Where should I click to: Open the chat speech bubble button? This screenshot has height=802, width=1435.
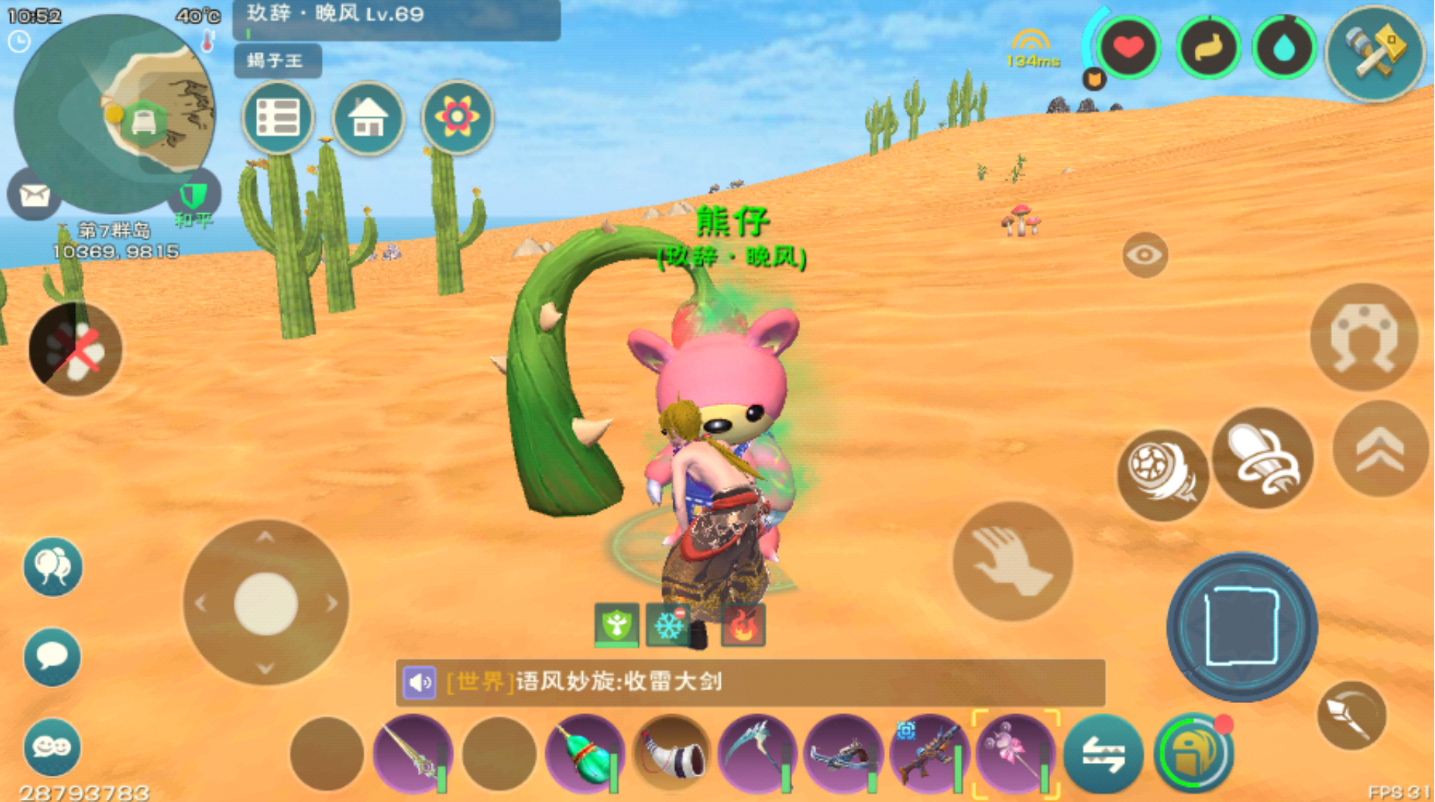click(52, 657)
